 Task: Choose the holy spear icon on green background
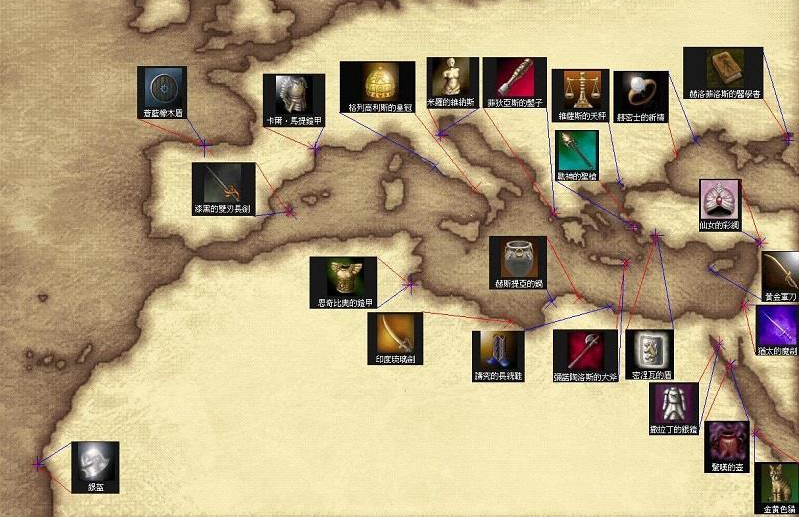[x=576, y=149]
